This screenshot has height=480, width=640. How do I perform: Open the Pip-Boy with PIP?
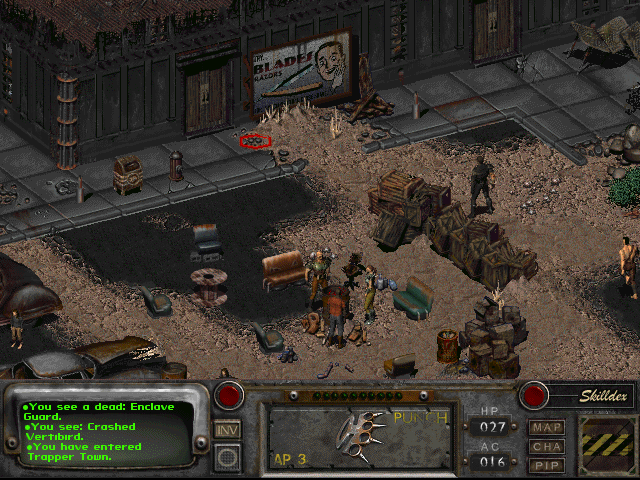click(546, 465)
